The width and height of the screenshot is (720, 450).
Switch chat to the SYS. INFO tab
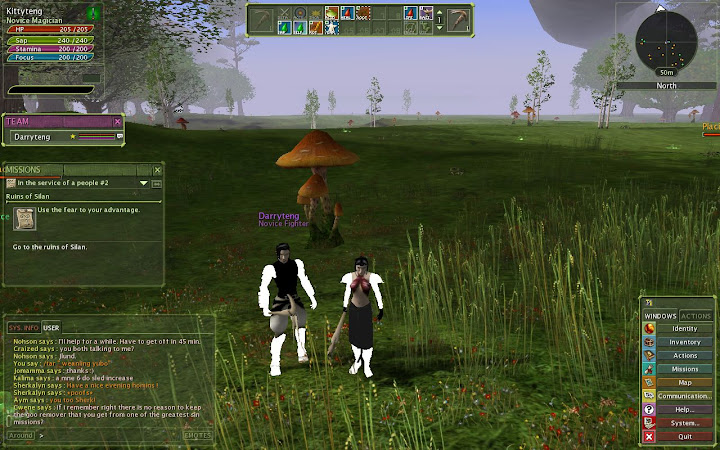click(x=24, y=327)
